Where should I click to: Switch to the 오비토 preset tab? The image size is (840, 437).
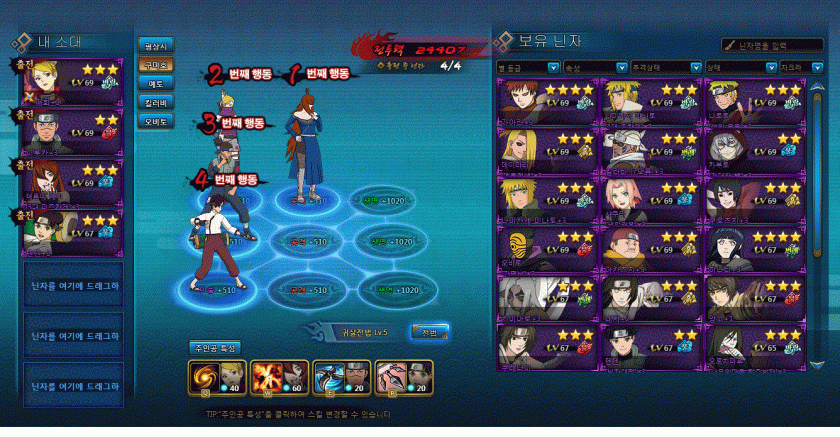(157, 121)
